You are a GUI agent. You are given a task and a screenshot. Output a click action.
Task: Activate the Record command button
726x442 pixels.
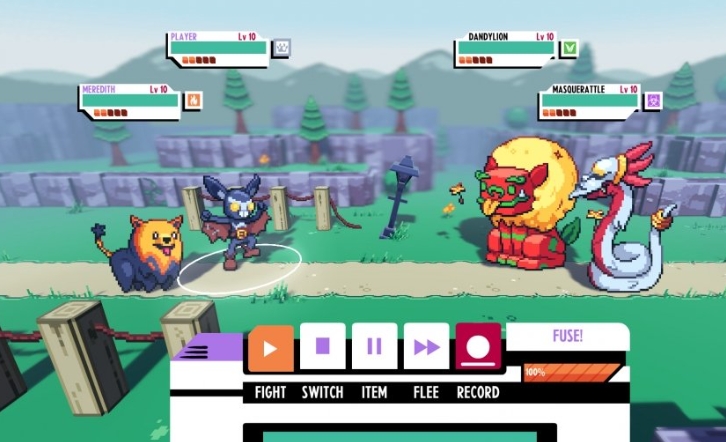pos(478,348)
